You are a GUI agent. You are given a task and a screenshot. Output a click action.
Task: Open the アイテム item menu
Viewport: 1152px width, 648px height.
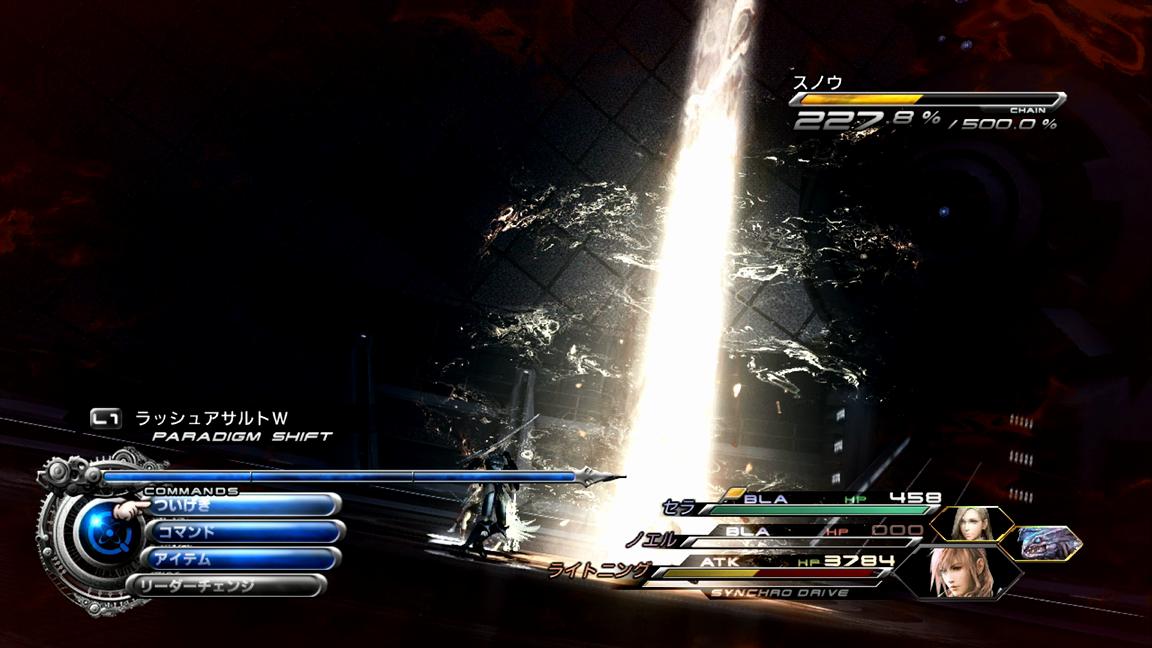[243, 558]
